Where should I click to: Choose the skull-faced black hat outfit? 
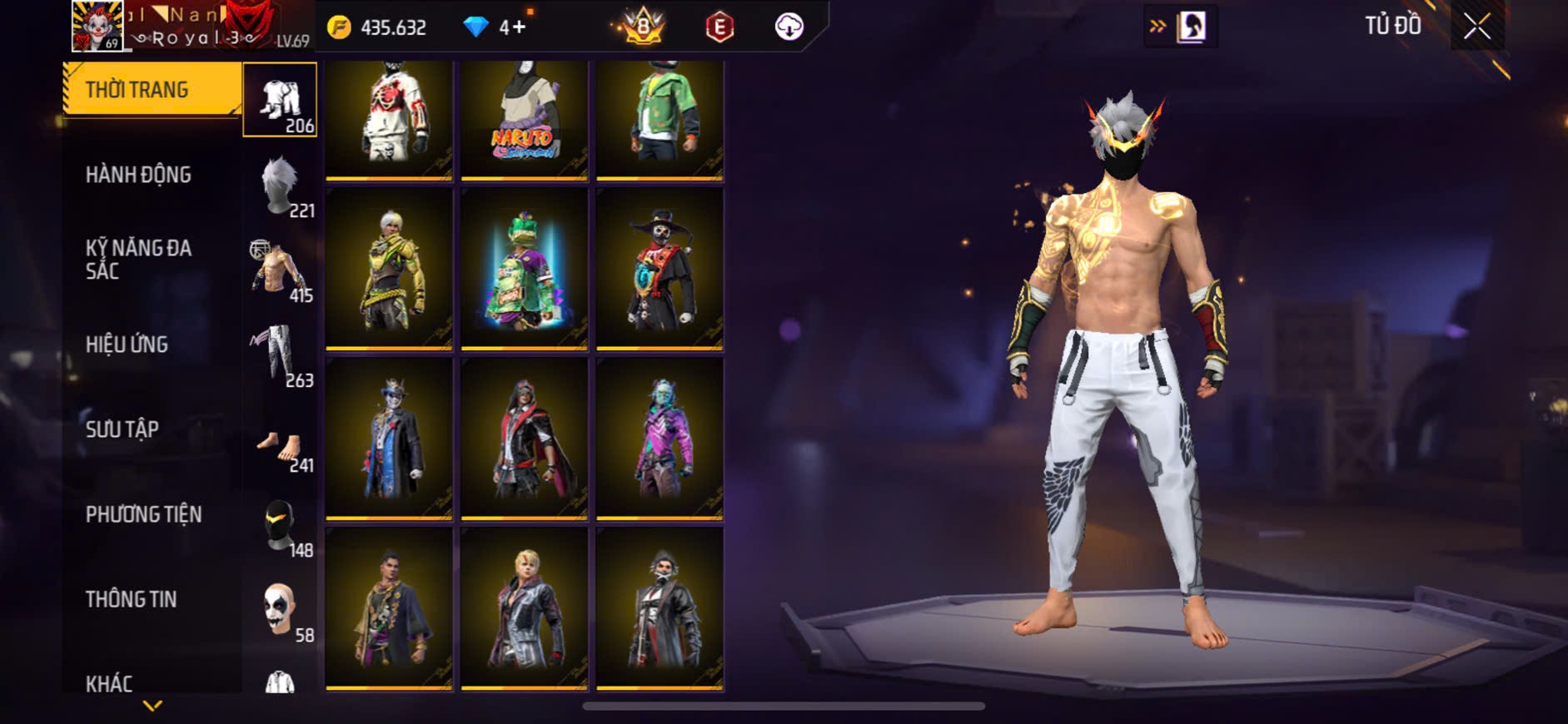point(660,268)
